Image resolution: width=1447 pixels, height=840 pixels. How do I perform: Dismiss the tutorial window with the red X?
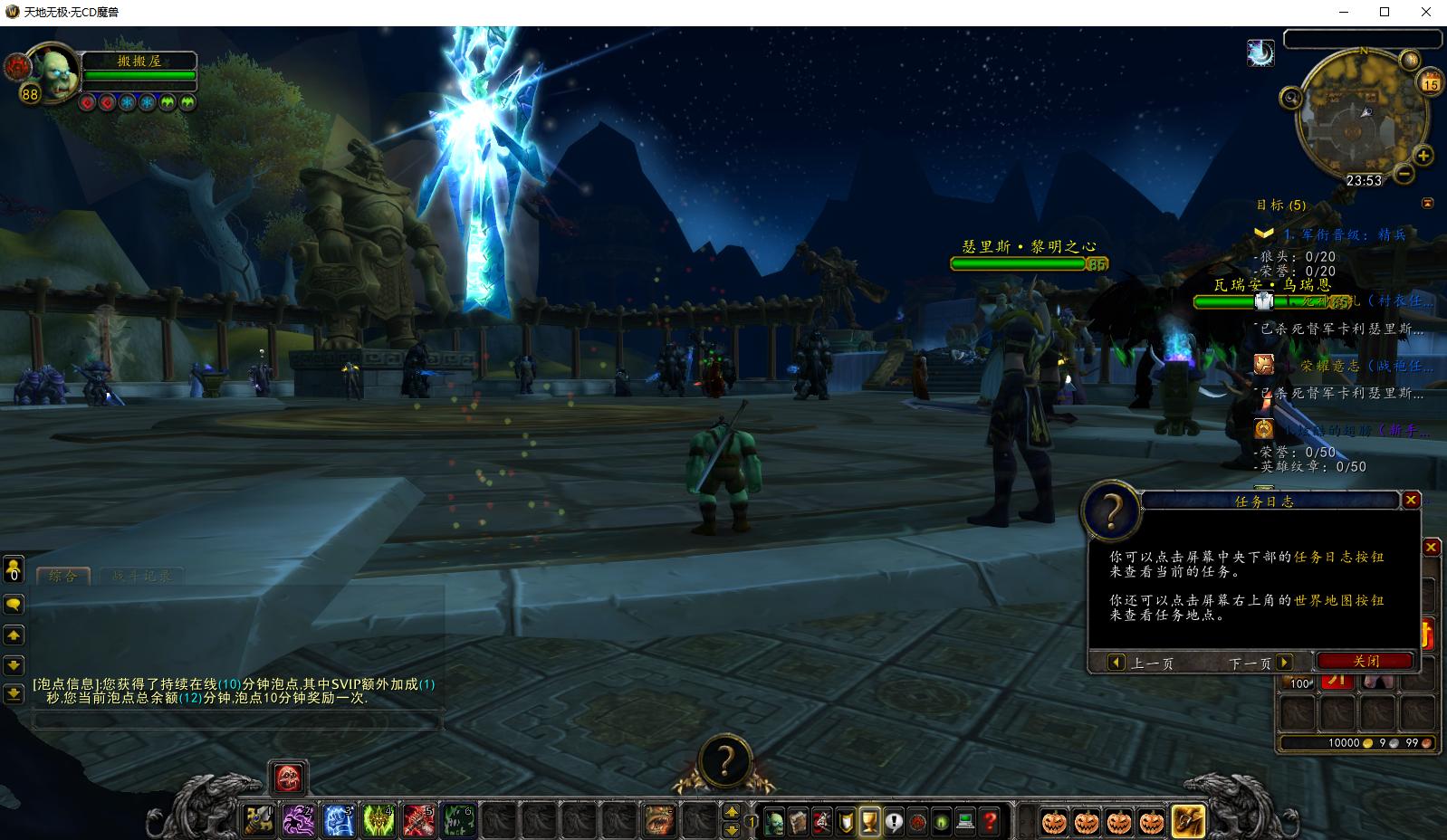[1411, 501]
